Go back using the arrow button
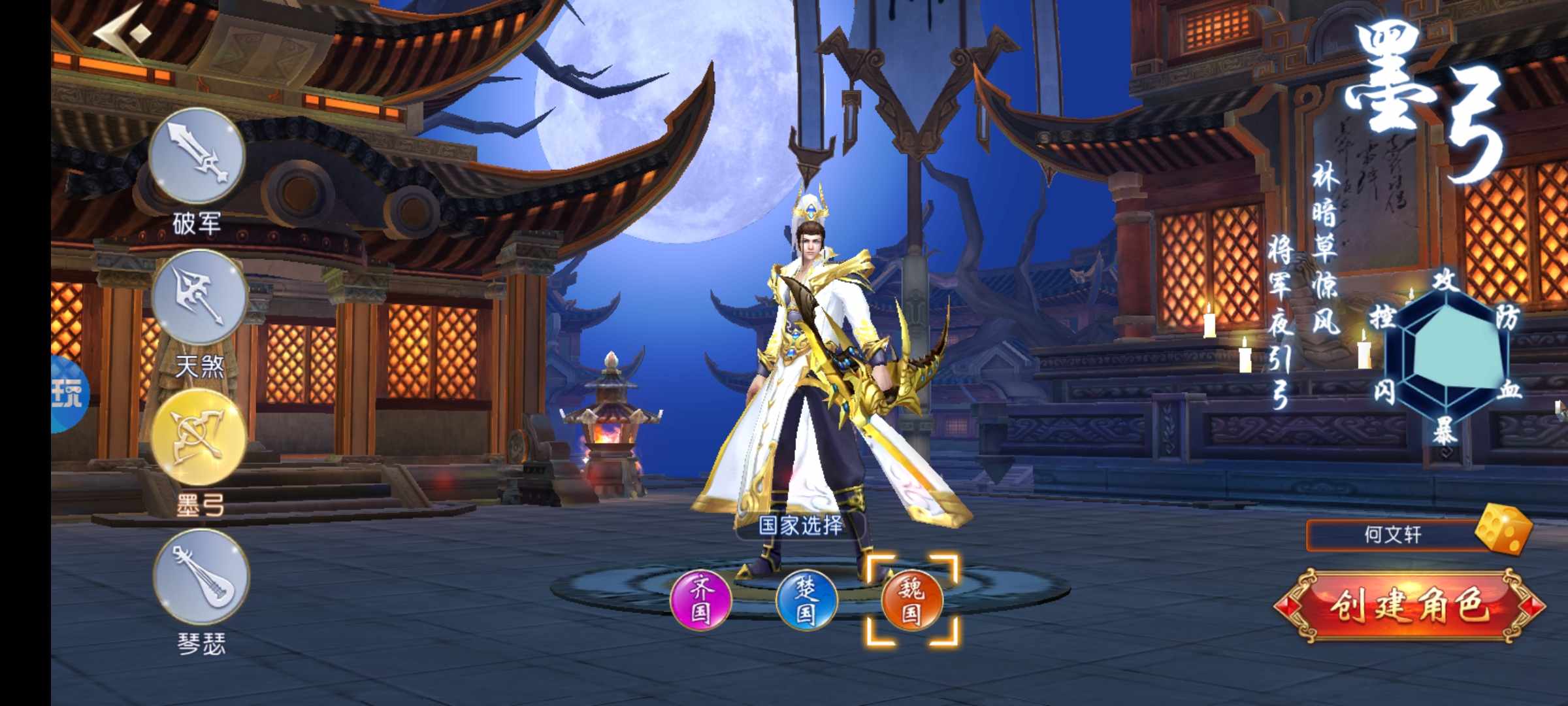 click(122, 34)
